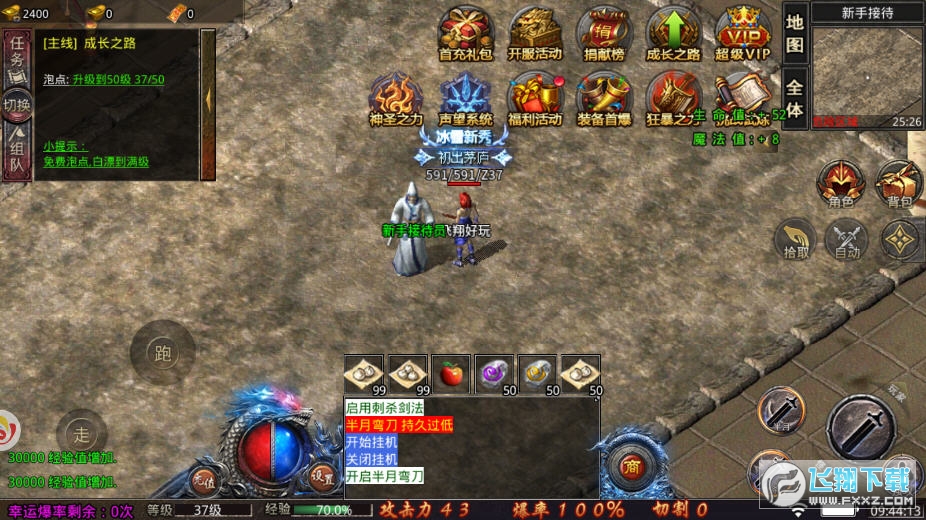This screenshot has width=926, height=520.
Task: Open the 角色 character sheet
Action: (x=841, y=184)
